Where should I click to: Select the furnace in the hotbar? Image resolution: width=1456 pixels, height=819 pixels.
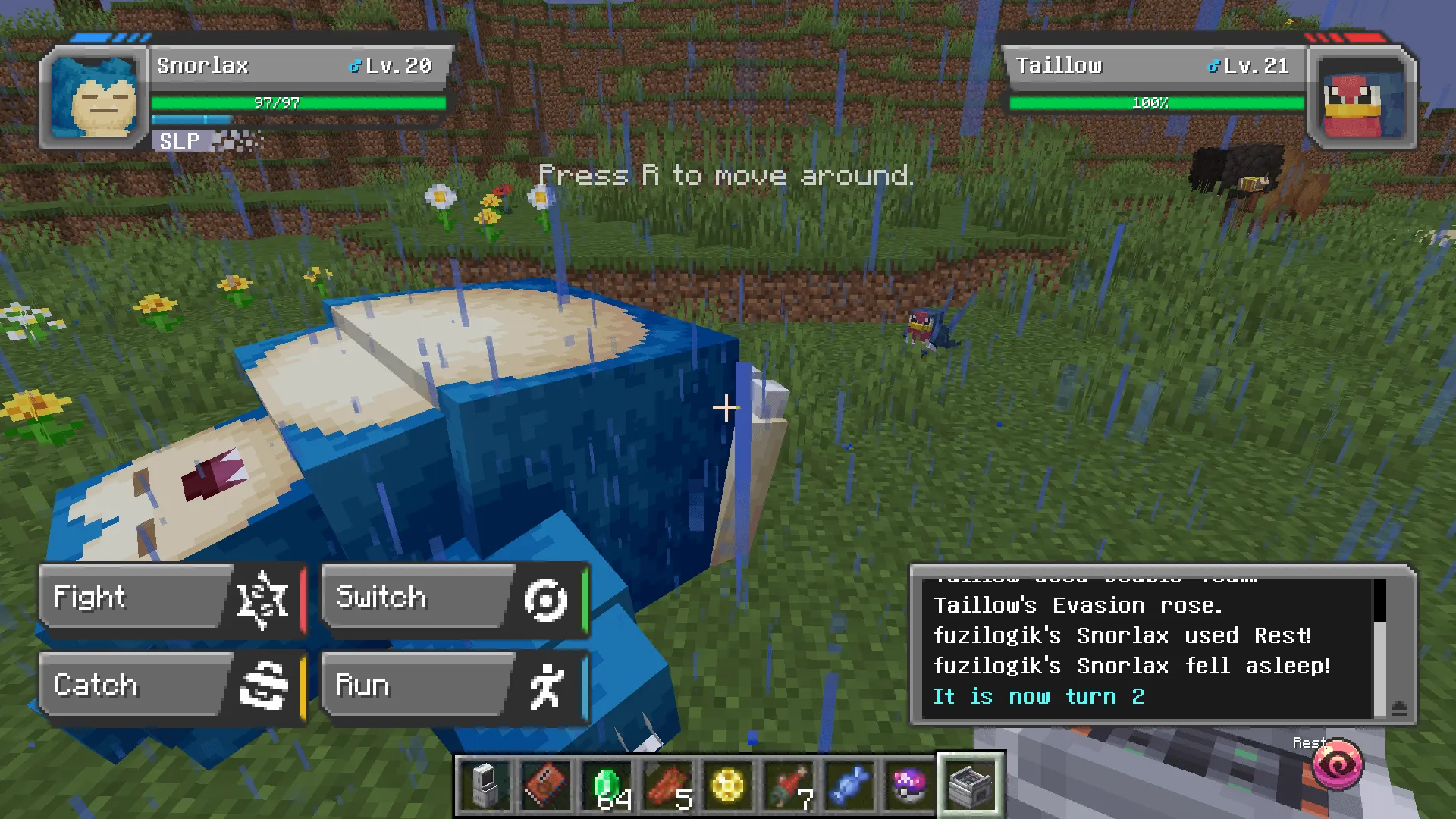click(x=970, y=783)
